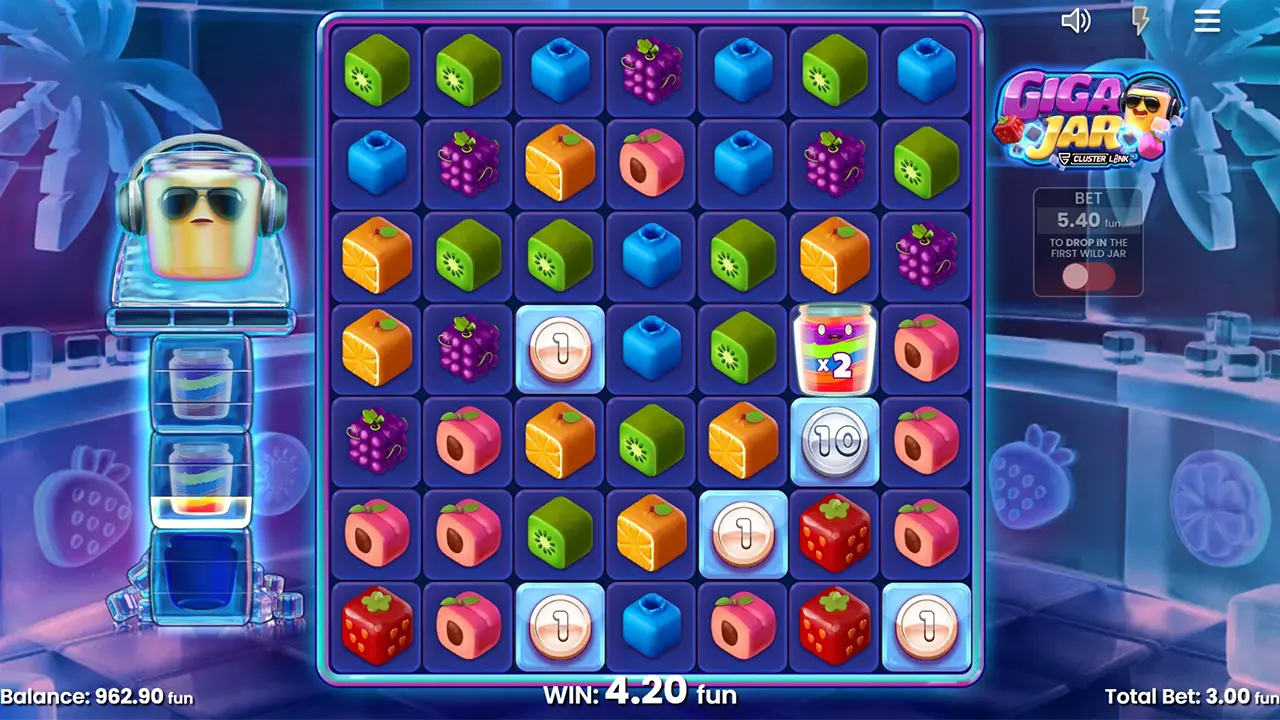Toggle the first Wild Jar bet switch

click(1087, 277)
